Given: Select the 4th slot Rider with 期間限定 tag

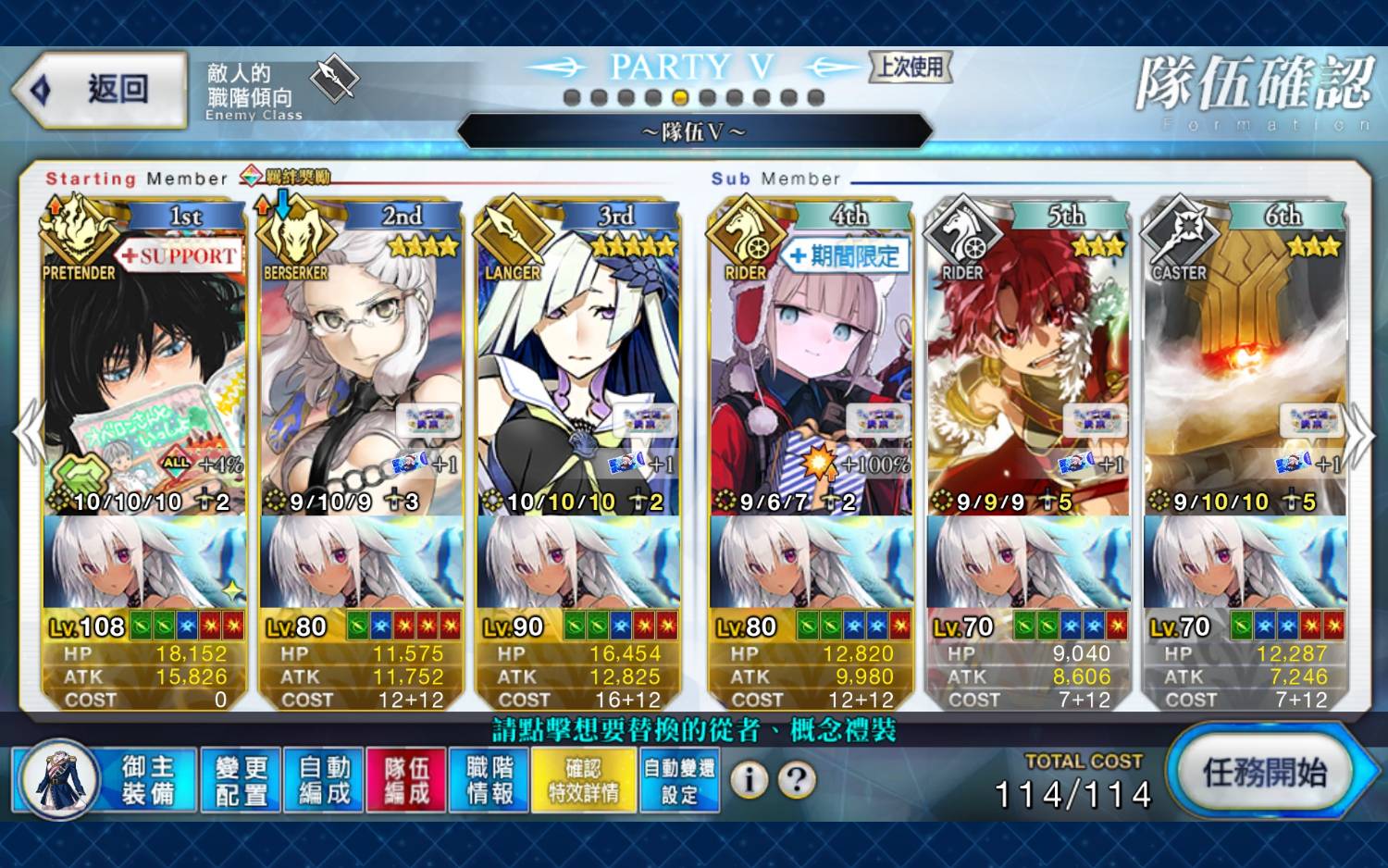Looking at the screenshot, I should 811,370.
